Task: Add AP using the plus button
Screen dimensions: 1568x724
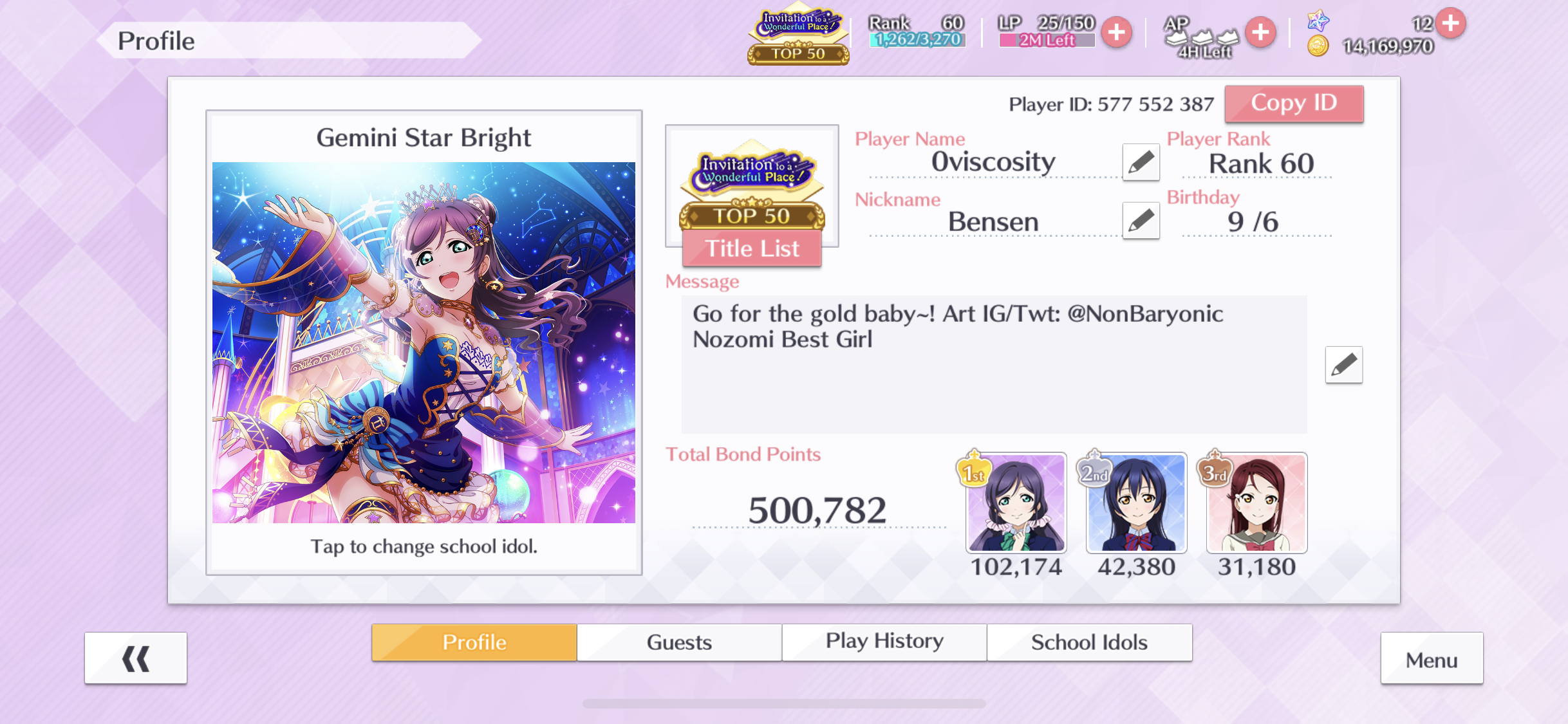Action: tap(1260, 32)
